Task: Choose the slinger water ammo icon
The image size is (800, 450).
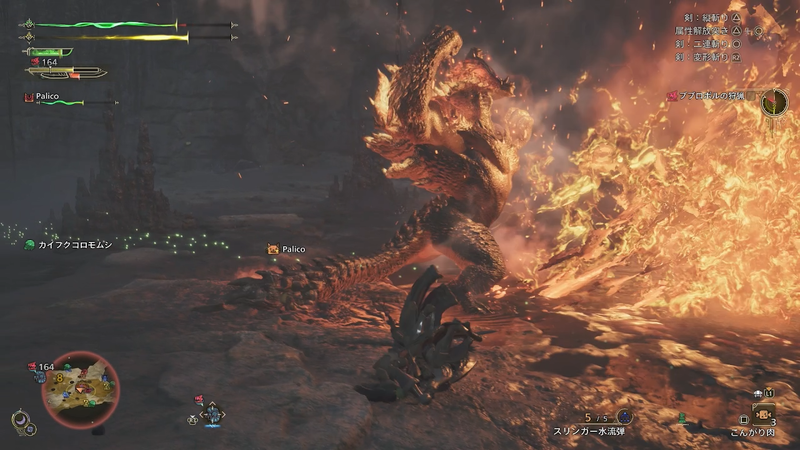Action: 625,416
